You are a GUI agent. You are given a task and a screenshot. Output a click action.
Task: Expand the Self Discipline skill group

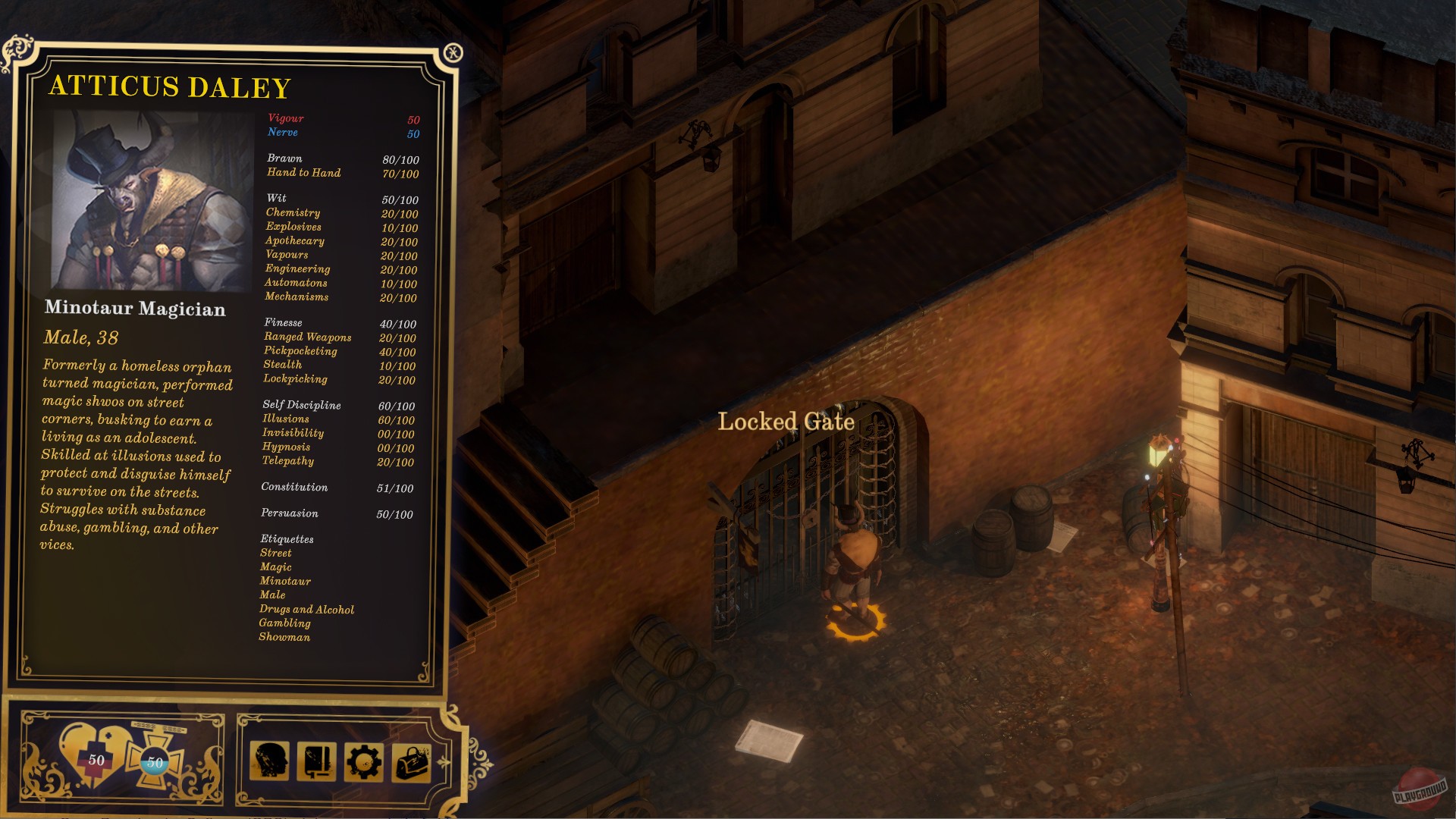pos(303,405)
